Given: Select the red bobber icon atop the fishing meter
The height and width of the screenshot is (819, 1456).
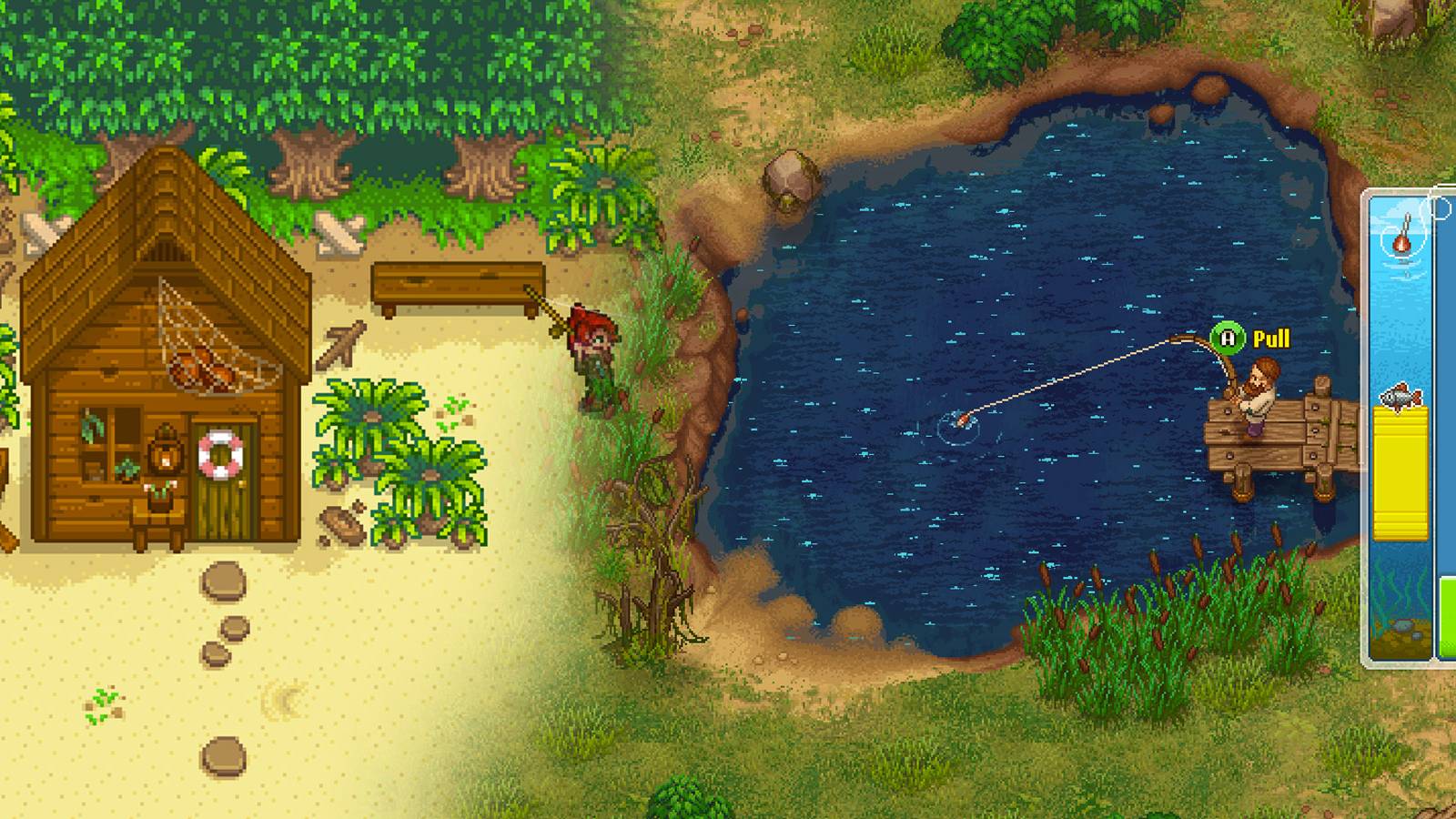Looking at the screenshot, I should point(1403,244).
